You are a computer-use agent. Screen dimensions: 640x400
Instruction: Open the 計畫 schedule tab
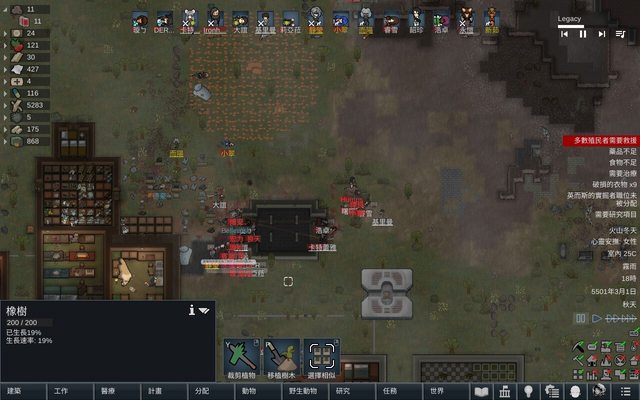point(155,391)
